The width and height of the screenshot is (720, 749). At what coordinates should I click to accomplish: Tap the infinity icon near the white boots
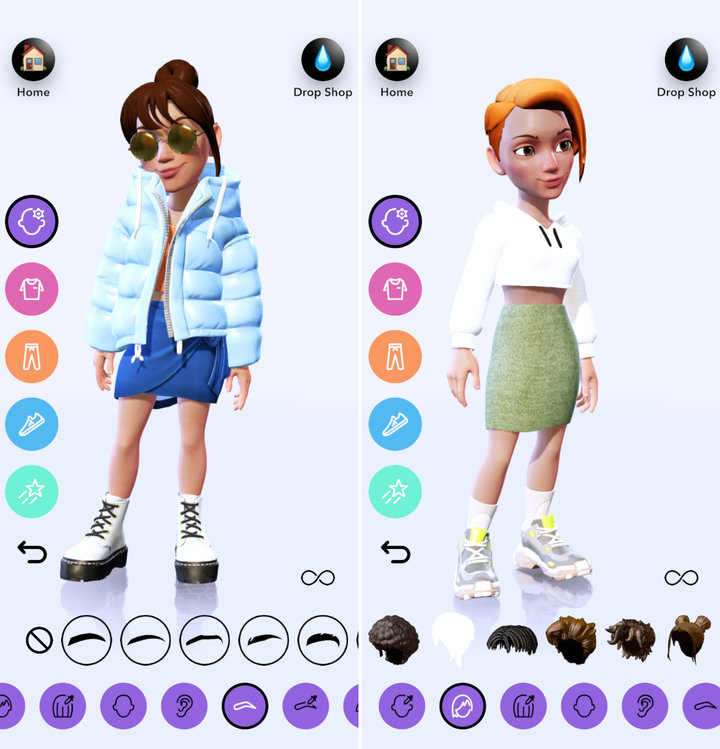click(x=318, y=577)
